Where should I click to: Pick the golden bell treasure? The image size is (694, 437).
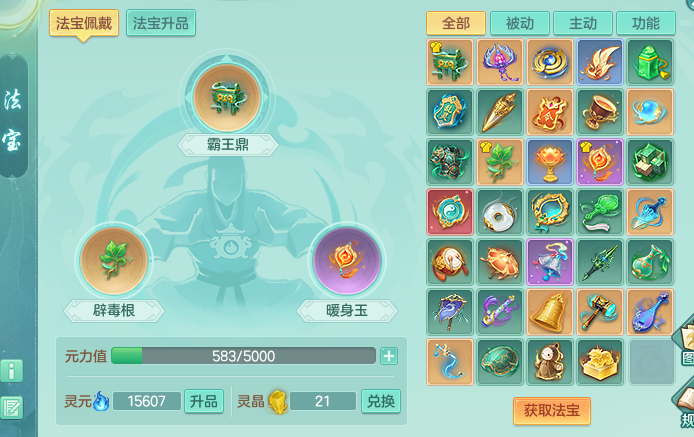tap(551, 312)
